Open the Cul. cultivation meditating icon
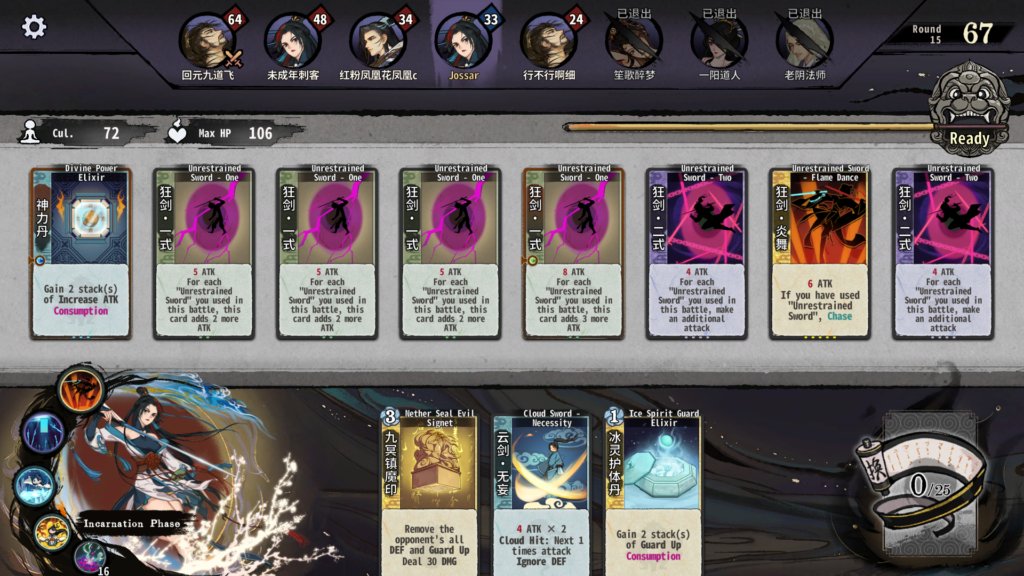This screenshot has width=1024, height=576. tap(31, 132)
